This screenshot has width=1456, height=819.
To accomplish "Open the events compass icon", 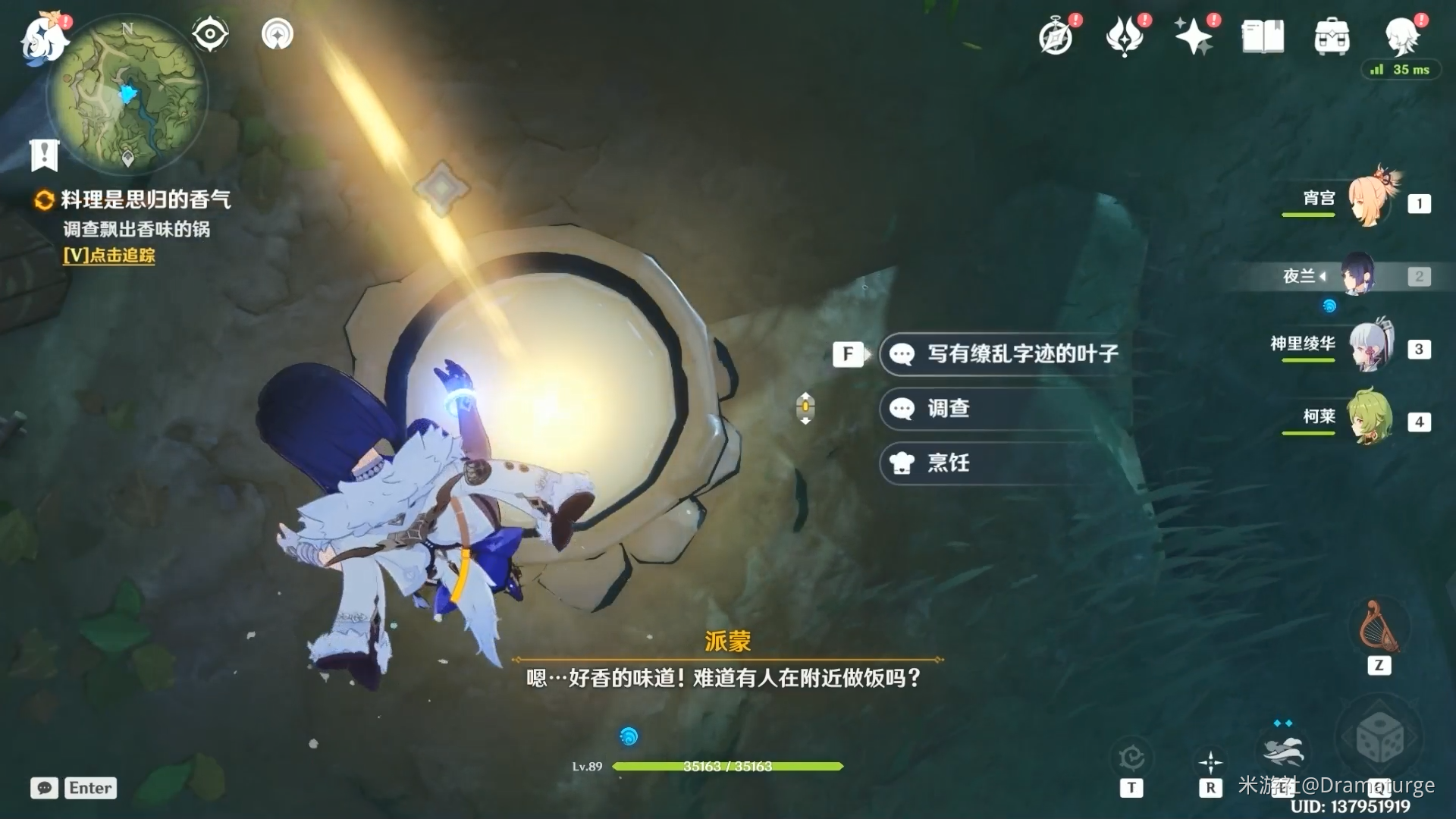I will click(x=1056, y=36).
